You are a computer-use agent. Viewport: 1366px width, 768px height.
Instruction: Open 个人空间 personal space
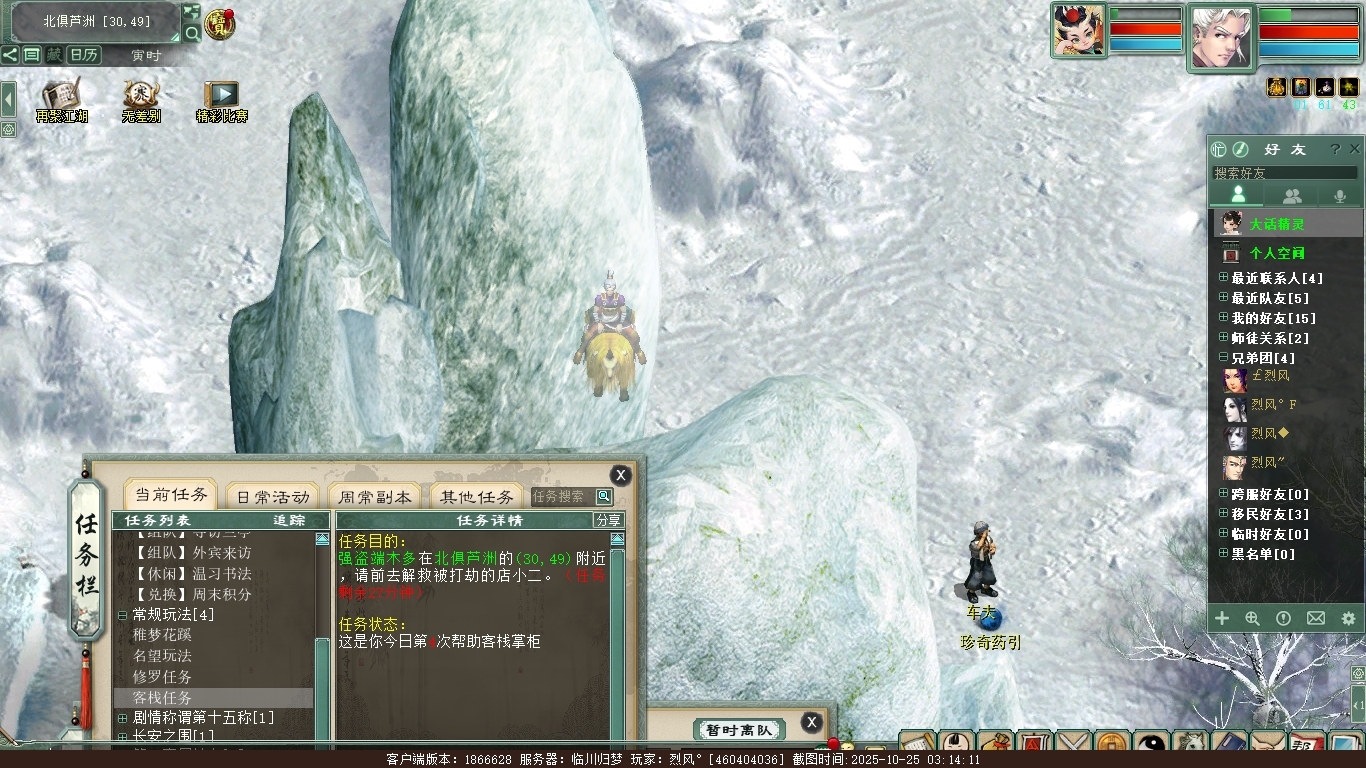click(x=1276, y=253)
